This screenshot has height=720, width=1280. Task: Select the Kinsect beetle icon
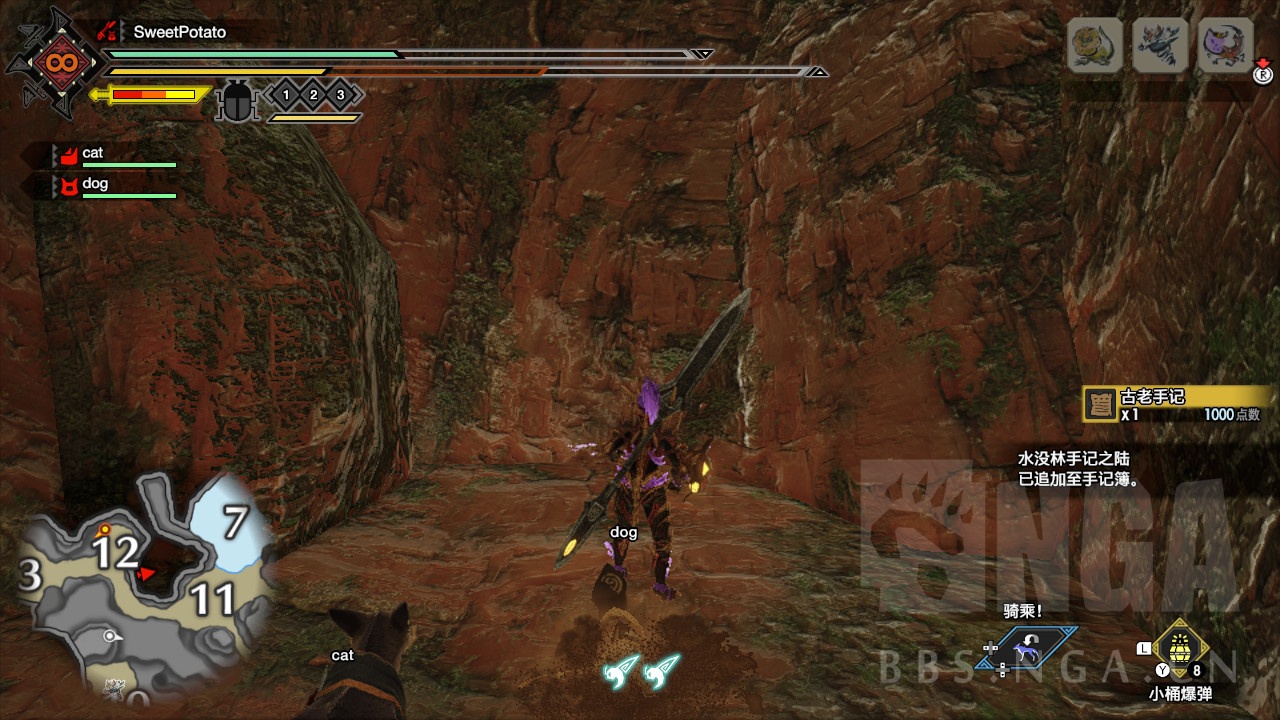click(x=238, y=100)
